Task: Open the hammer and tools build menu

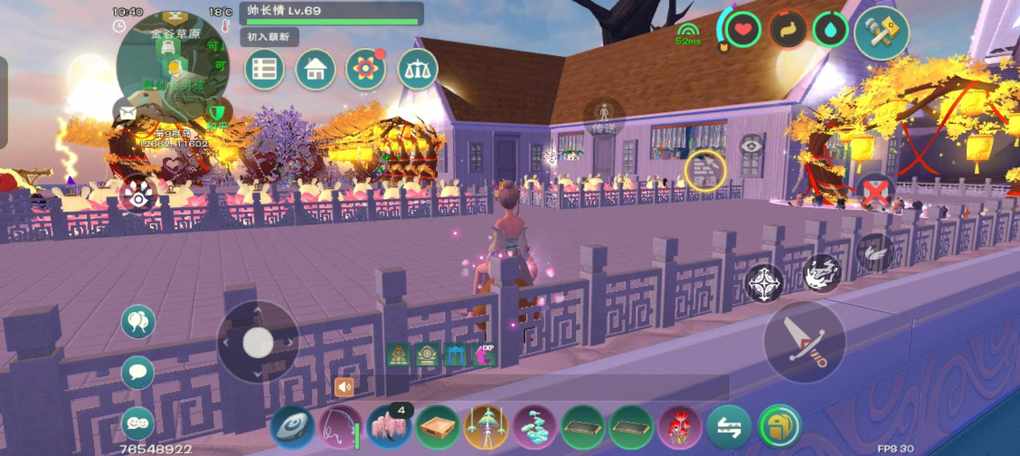Action: [881, 32]
